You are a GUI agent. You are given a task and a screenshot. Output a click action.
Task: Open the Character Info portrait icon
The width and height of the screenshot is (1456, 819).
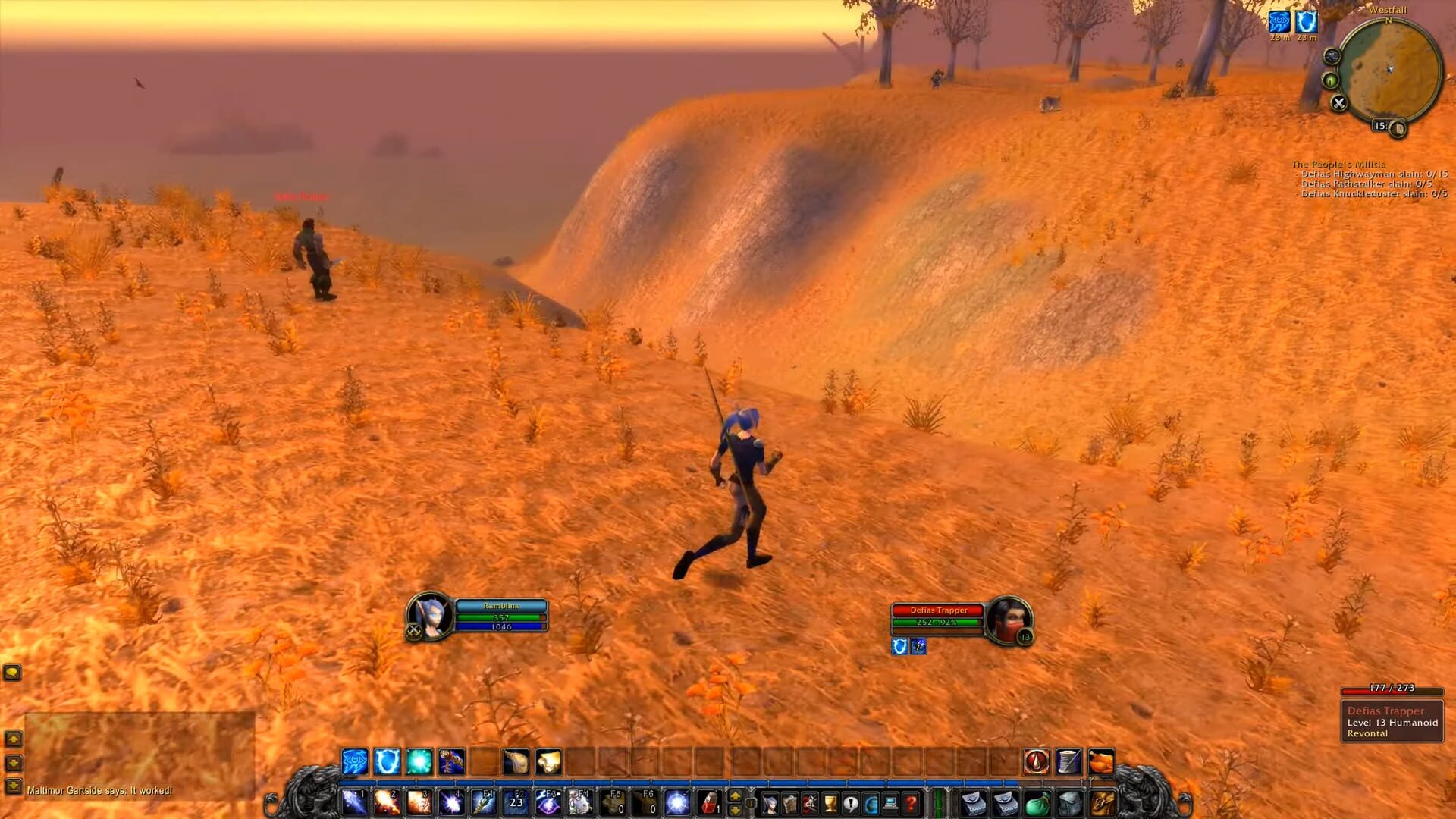[770, 804]
